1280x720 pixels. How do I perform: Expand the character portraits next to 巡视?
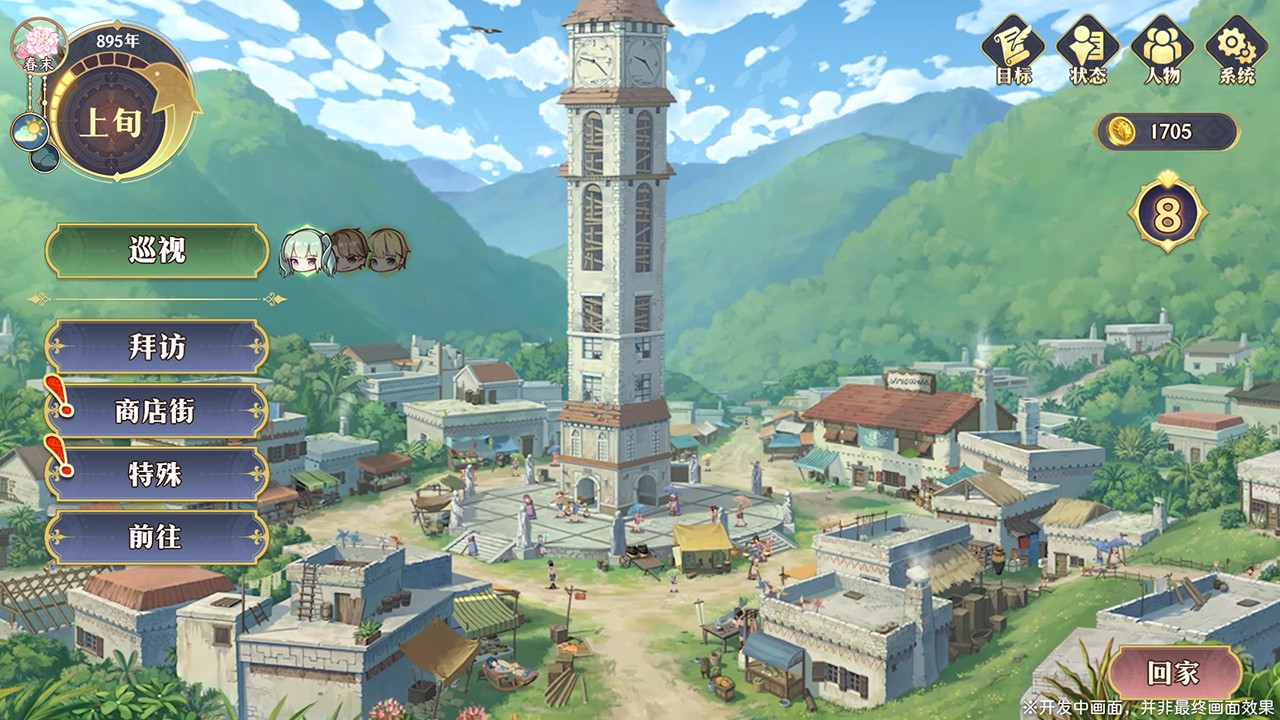[x=339, y=250]
